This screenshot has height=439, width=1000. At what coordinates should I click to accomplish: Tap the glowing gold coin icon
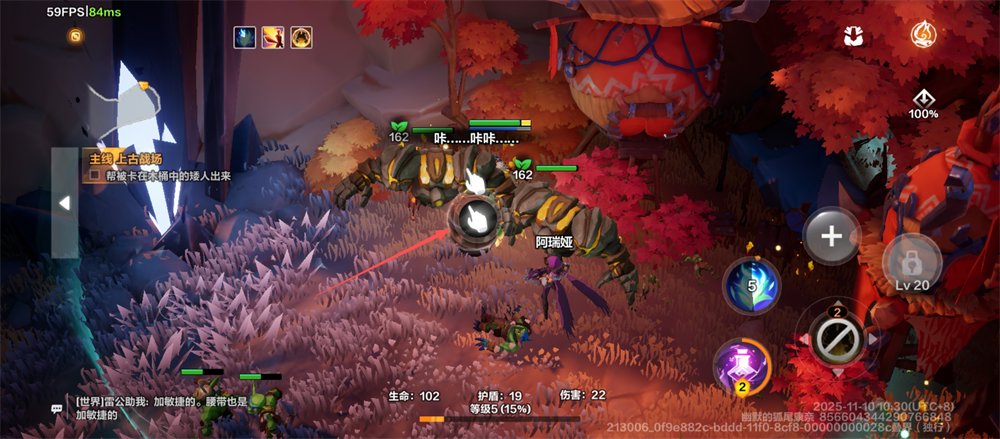tap(76, 36)
